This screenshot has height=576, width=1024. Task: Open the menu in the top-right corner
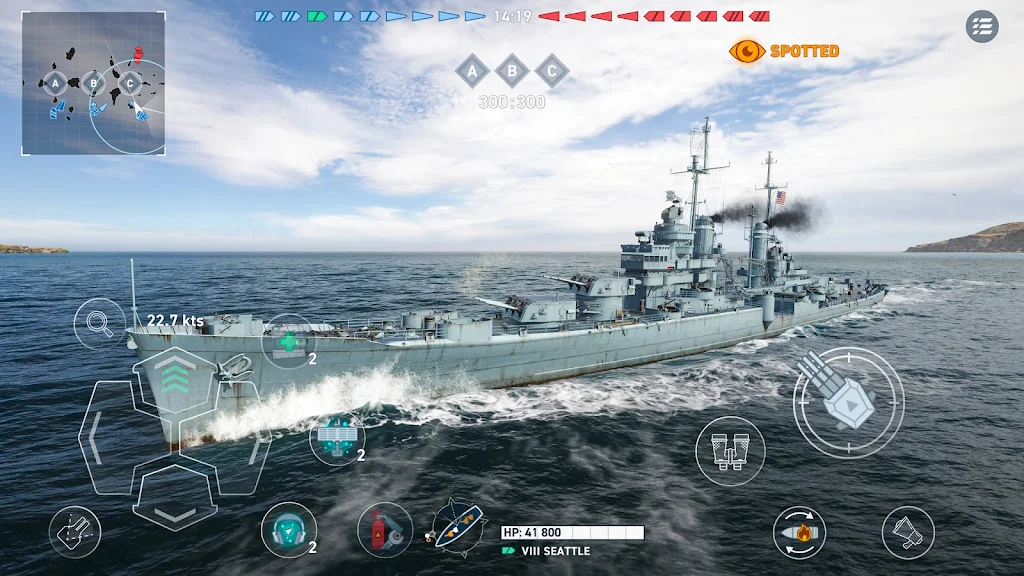point(982,26)
